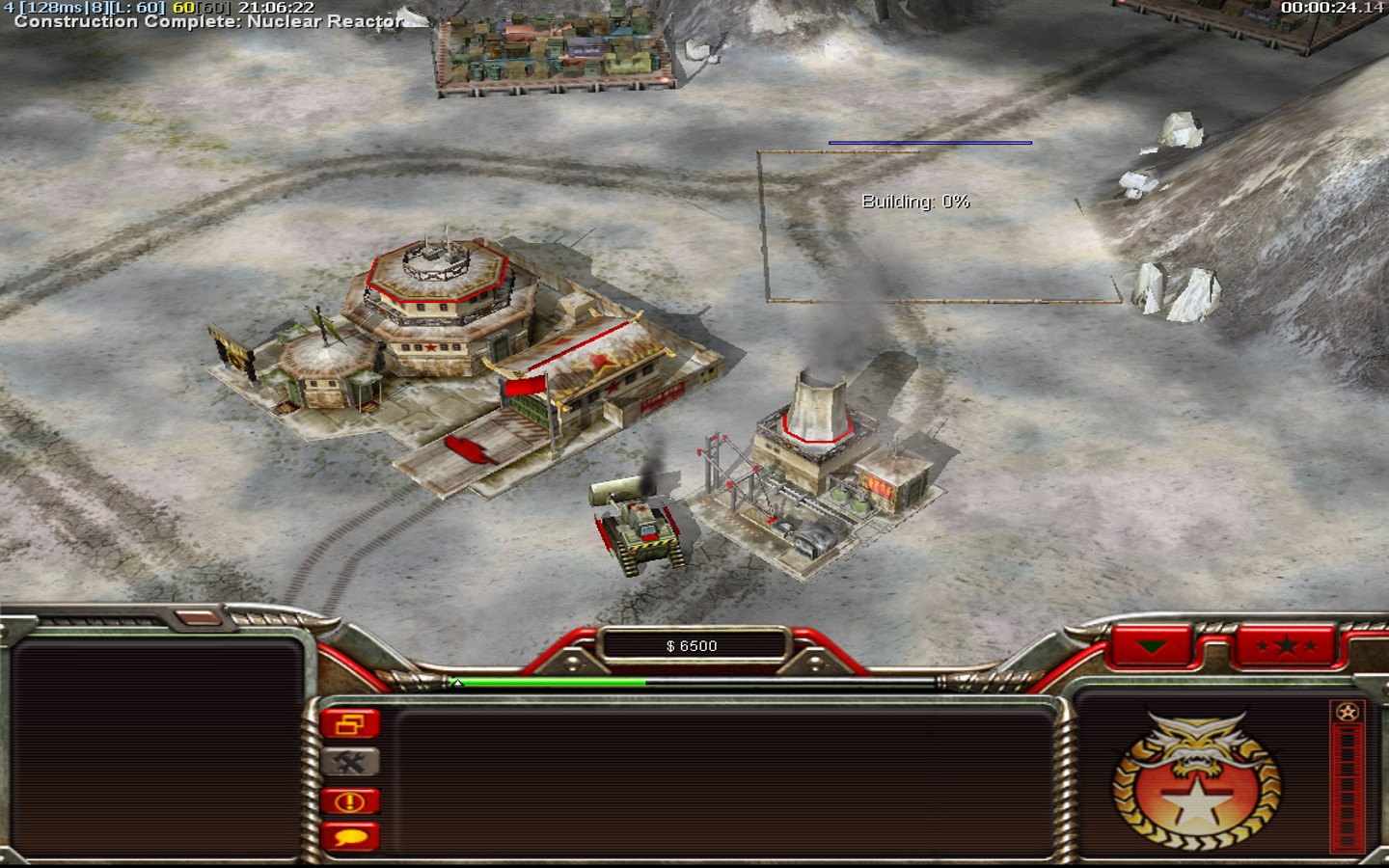Hide the control bar with the down-arrow button

click(x=1153, y=646)
